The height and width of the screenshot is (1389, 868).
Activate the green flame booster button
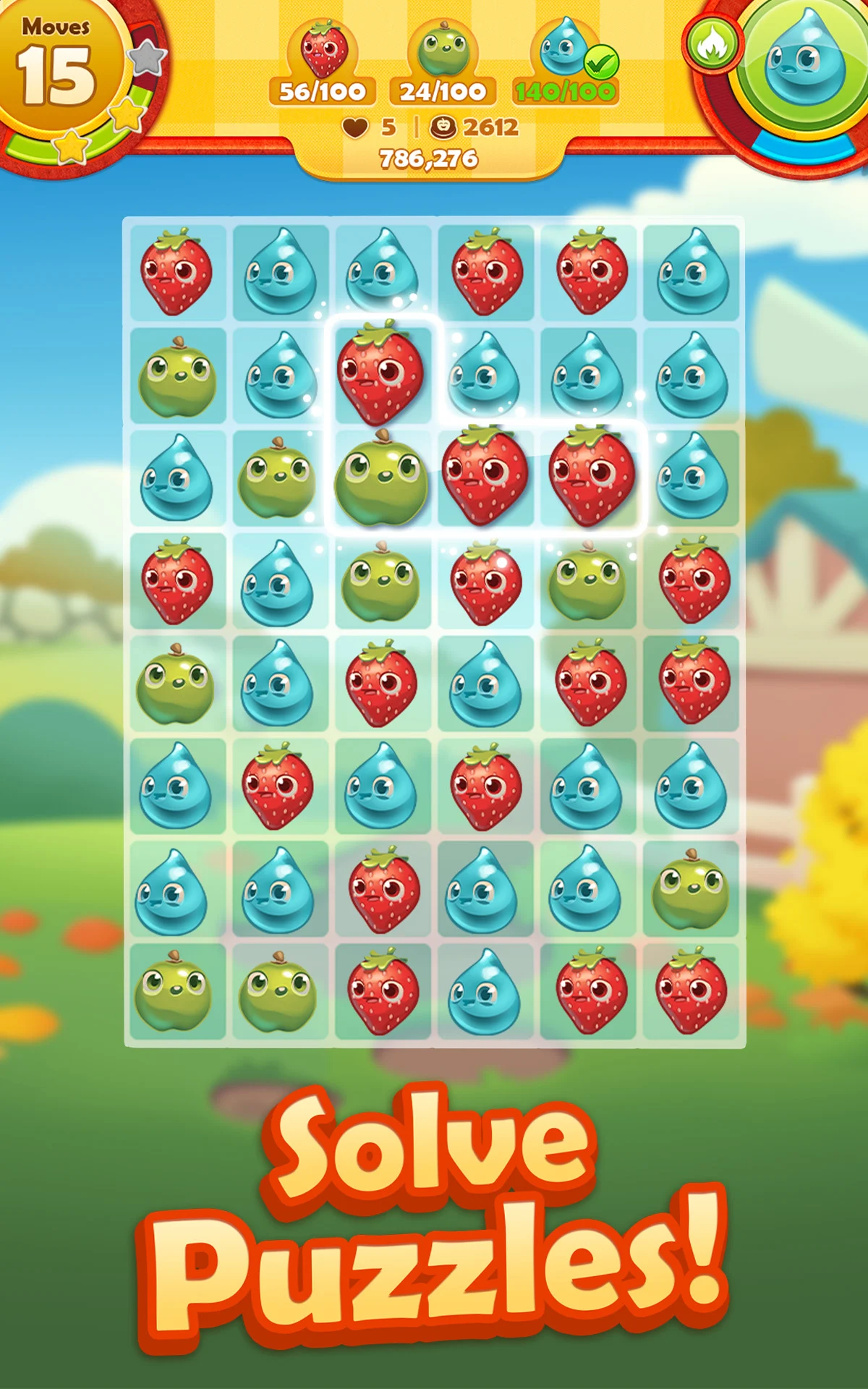click(x=712, y=45)
